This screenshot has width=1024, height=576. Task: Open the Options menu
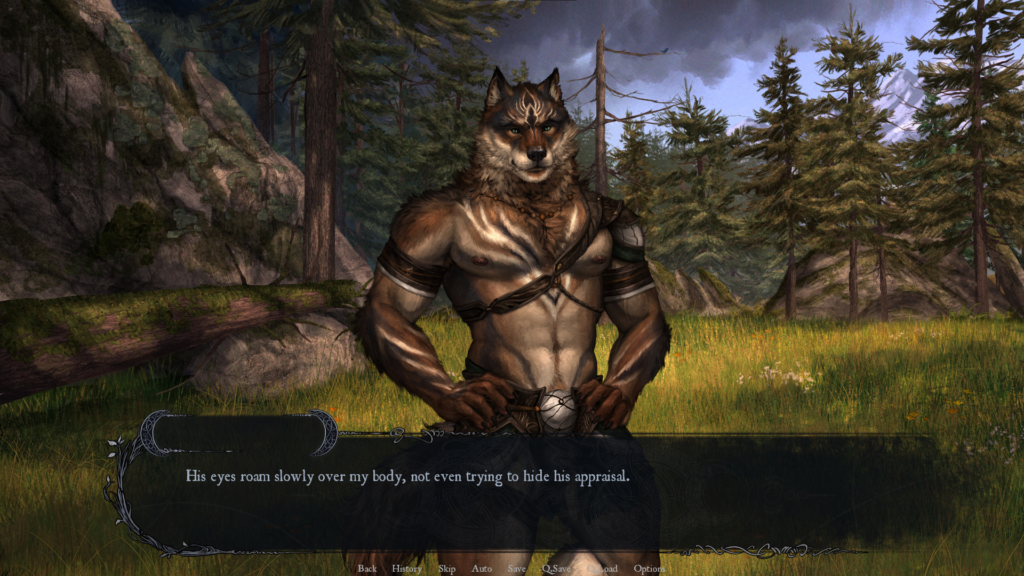point(649,569)
